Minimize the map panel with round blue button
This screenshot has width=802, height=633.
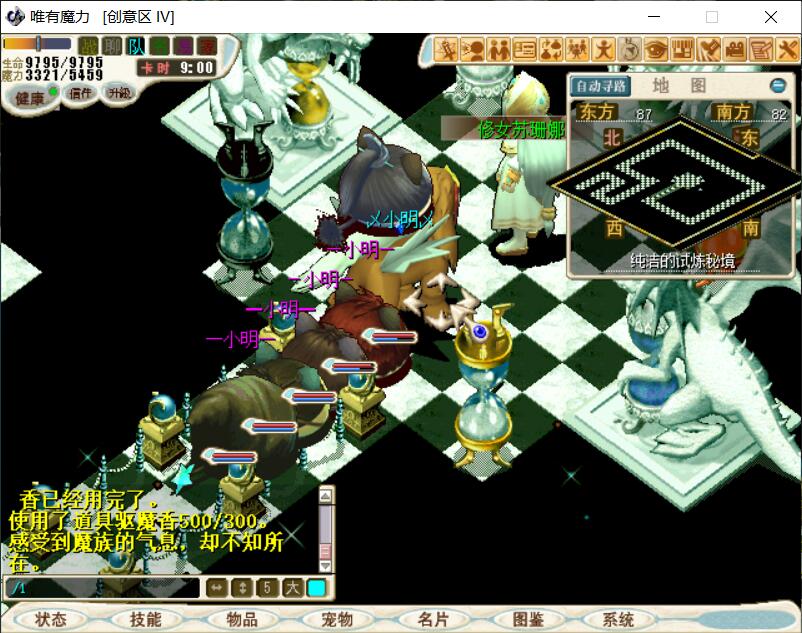pyautogui.click(x=777, y=86)
